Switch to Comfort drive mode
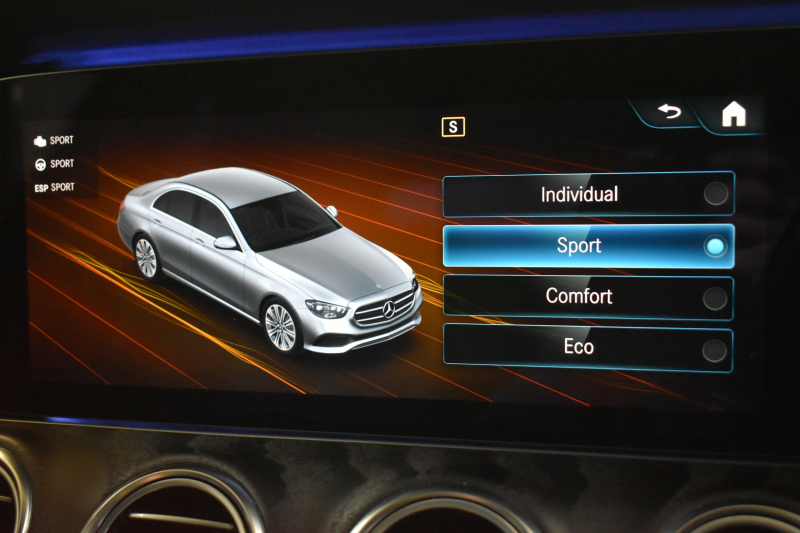The image size is (800, 533). tap(588, 297)
